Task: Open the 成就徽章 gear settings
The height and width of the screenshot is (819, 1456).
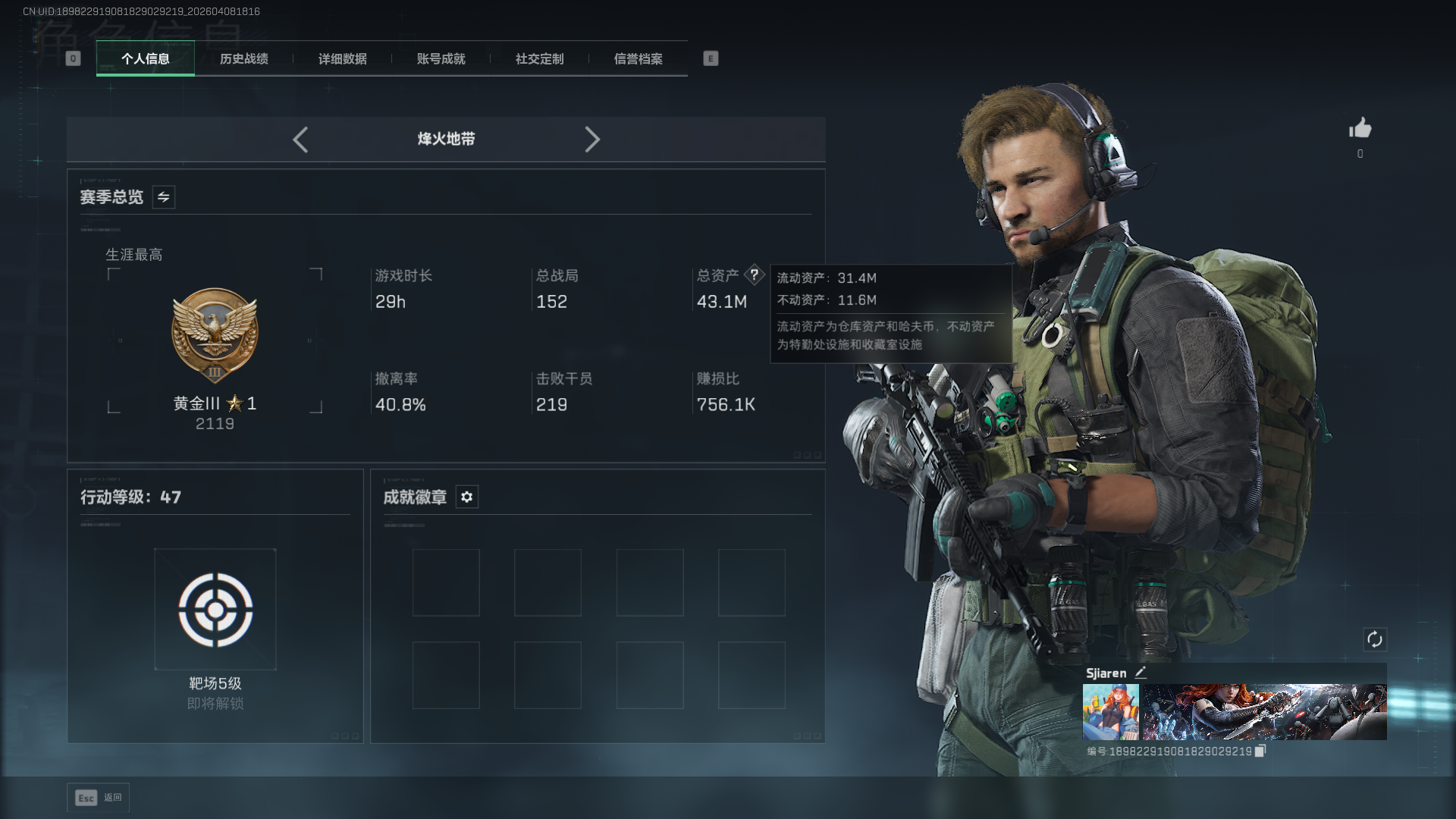Action: [x=467, y=497]
